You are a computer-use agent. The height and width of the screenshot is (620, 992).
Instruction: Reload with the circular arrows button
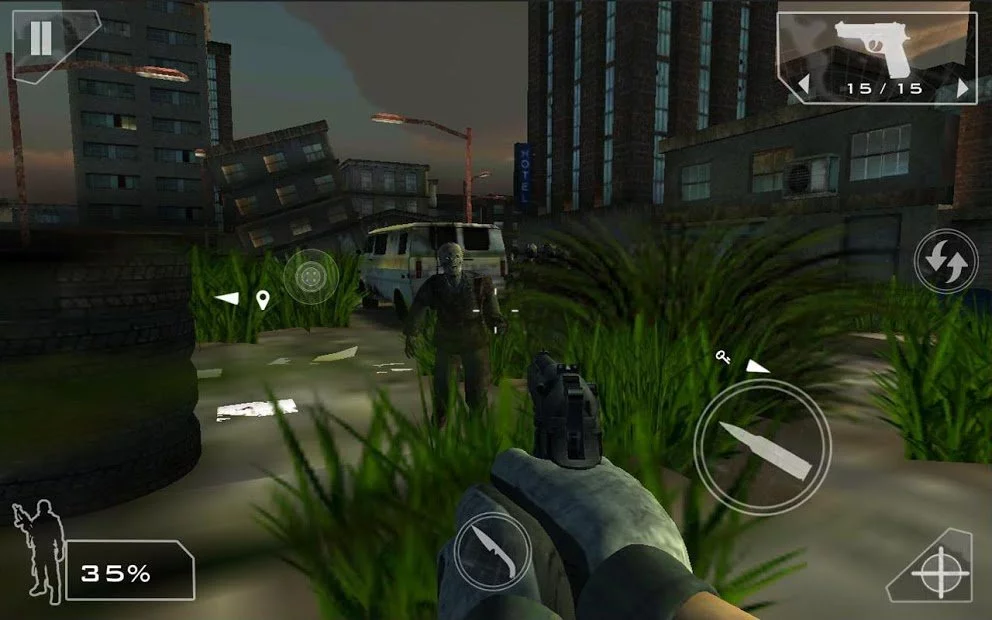tap(945, 262)
